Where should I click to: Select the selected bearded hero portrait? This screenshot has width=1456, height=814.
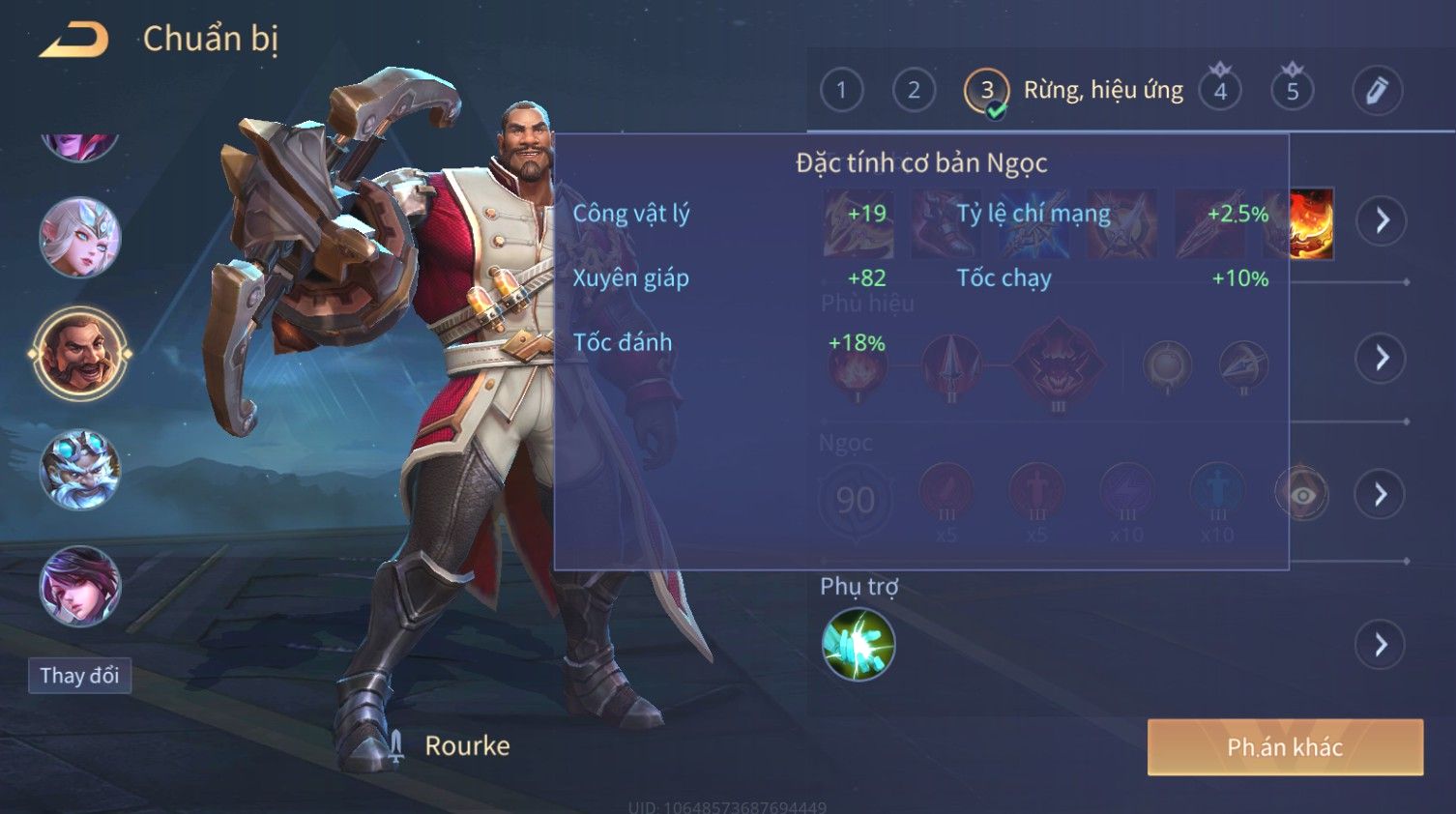click(x=79, y=354)
